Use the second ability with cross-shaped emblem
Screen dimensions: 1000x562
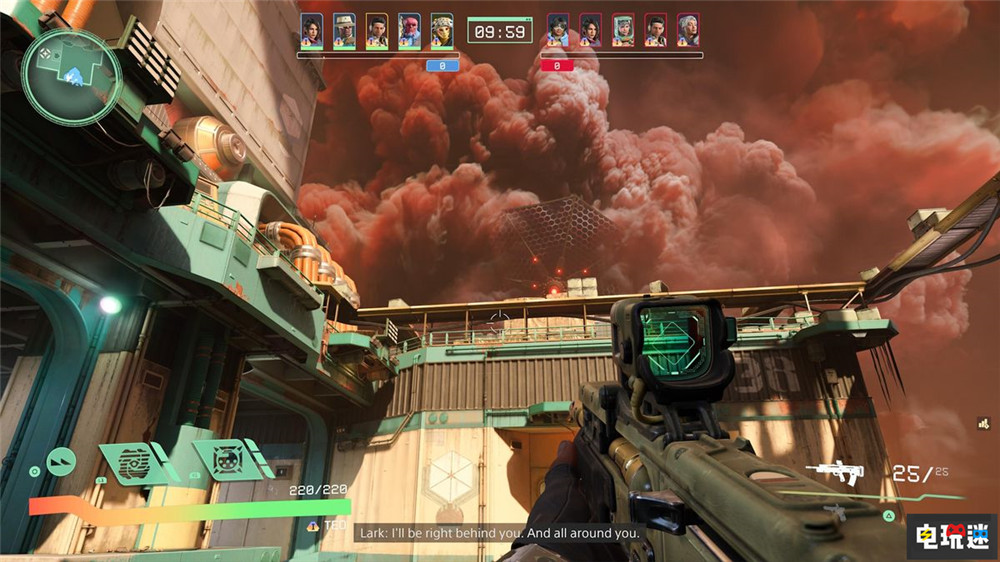pos(226,459)
